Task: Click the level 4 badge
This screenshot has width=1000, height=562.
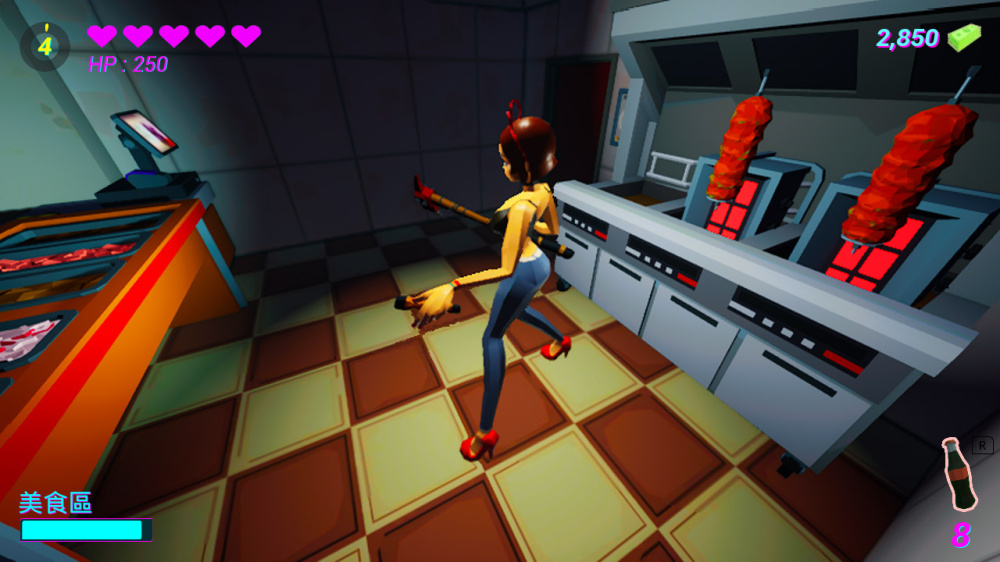Action: click(45, 45)
